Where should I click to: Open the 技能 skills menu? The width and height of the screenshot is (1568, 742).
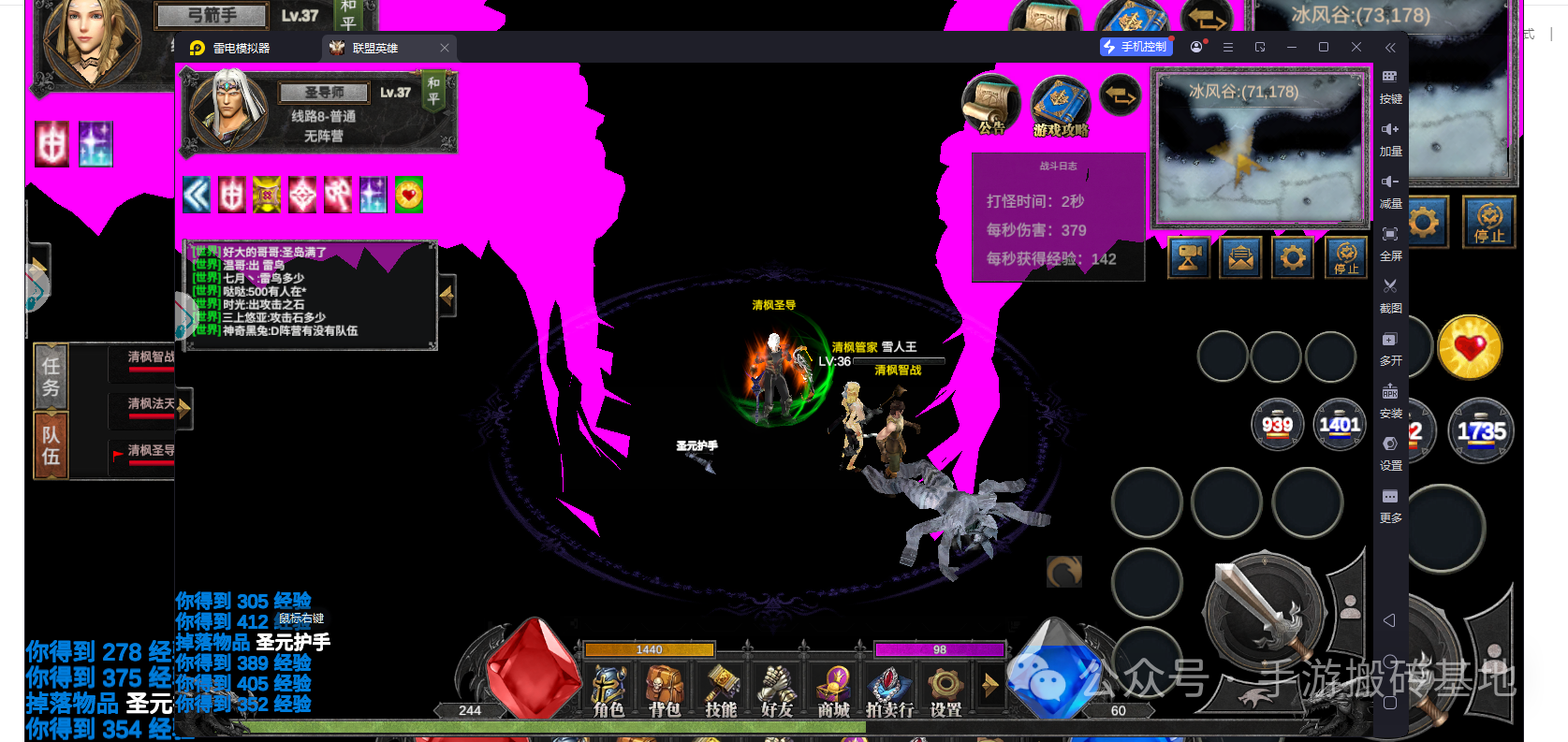[721, 691]
